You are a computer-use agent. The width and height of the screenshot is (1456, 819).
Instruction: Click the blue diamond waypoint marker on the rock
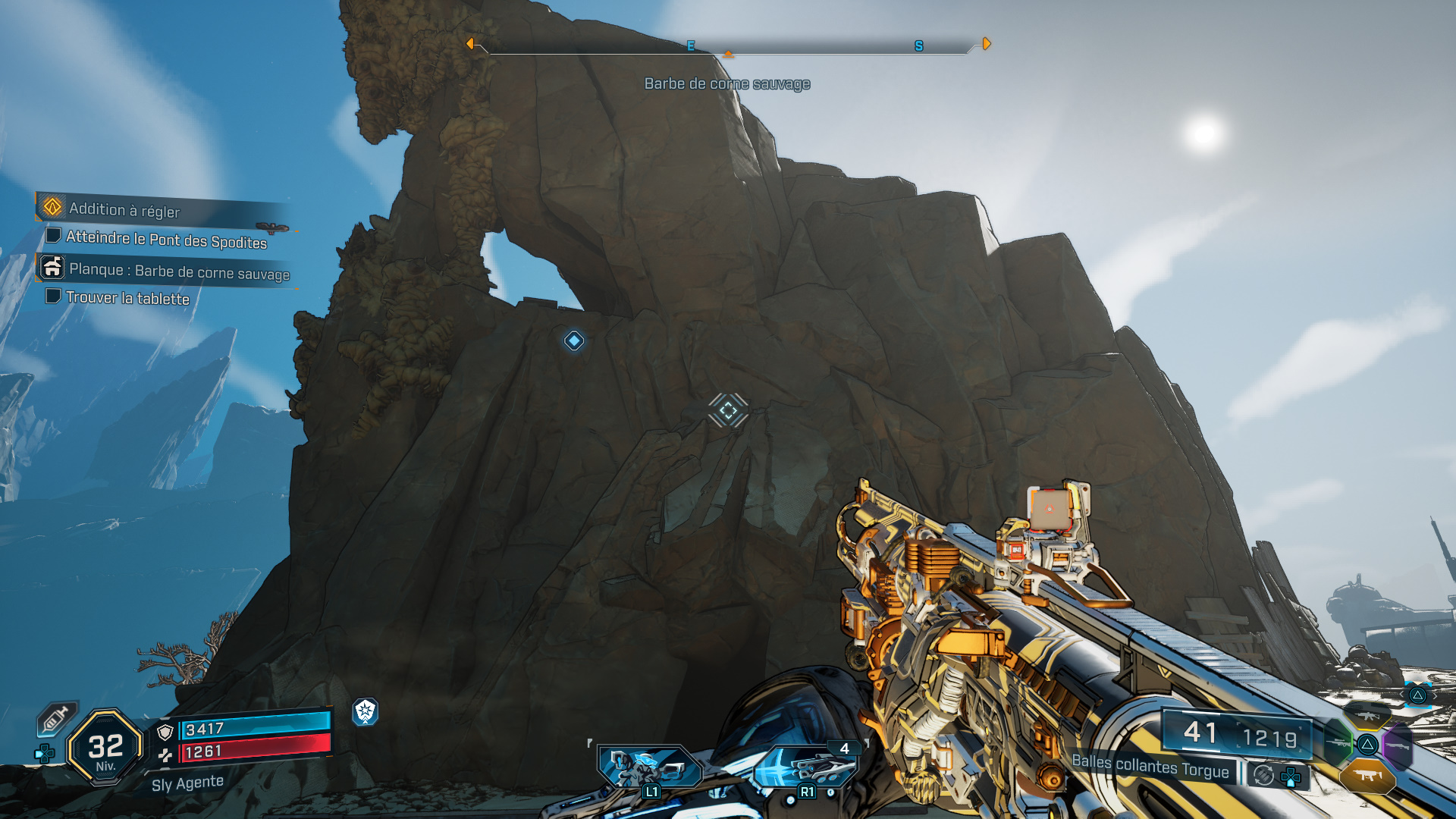click(x=574, y=341)
